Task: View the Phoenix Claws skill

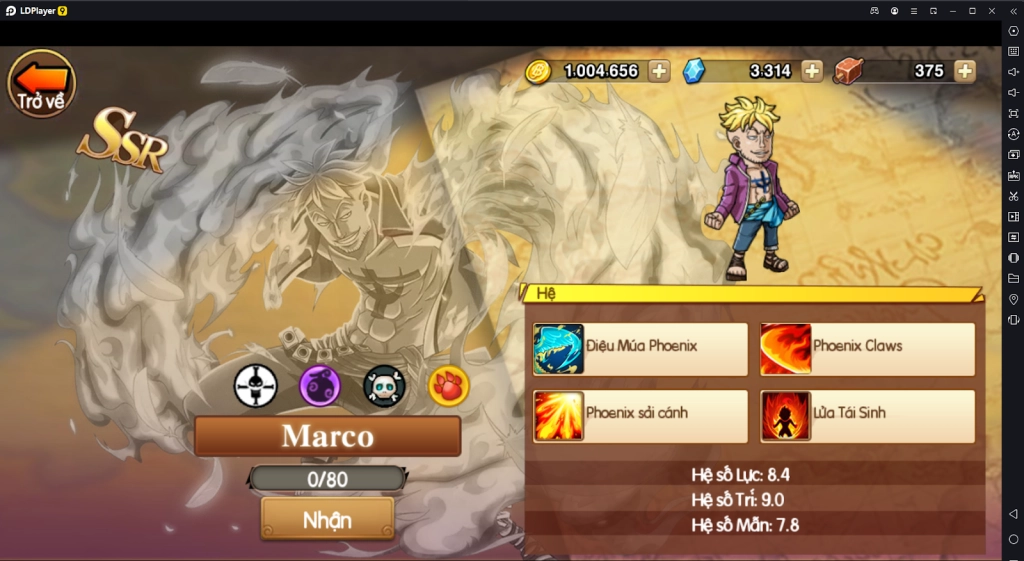Action: (x=867, y=348)
